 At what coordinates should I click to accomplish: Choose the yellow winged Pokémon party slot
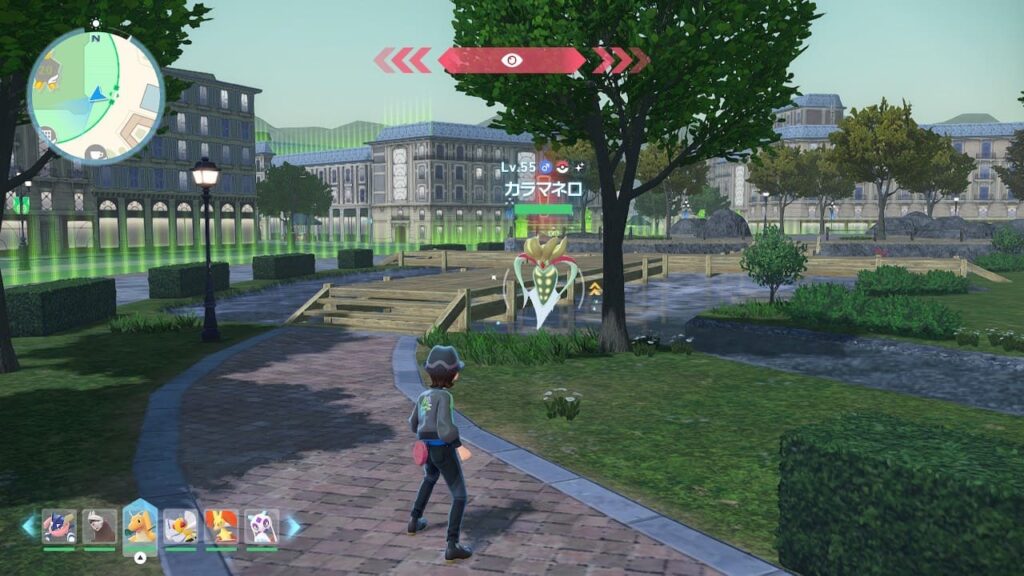(x=180, y=526)
